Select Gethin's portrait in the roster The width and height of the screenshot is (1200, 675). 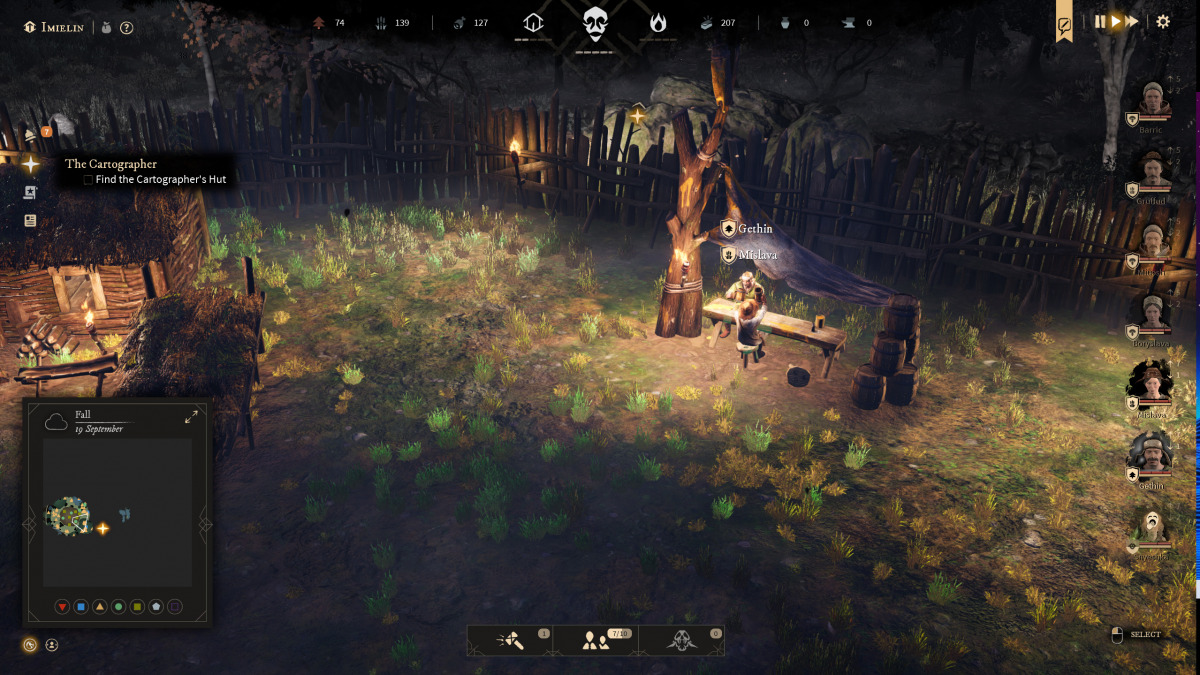pos(1152,456)
